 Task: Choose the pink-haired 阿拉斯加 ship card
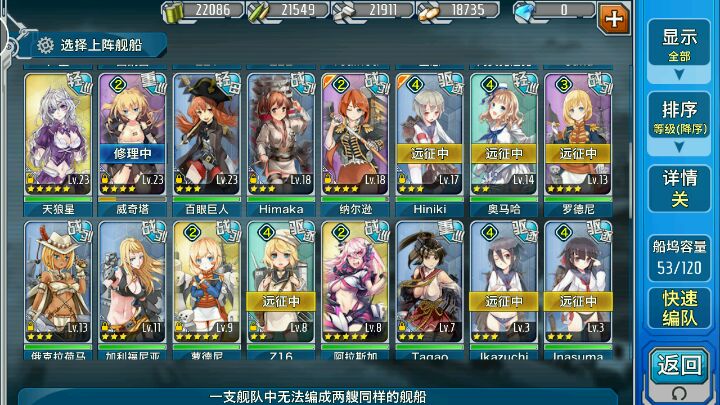(x=354, y=285)
